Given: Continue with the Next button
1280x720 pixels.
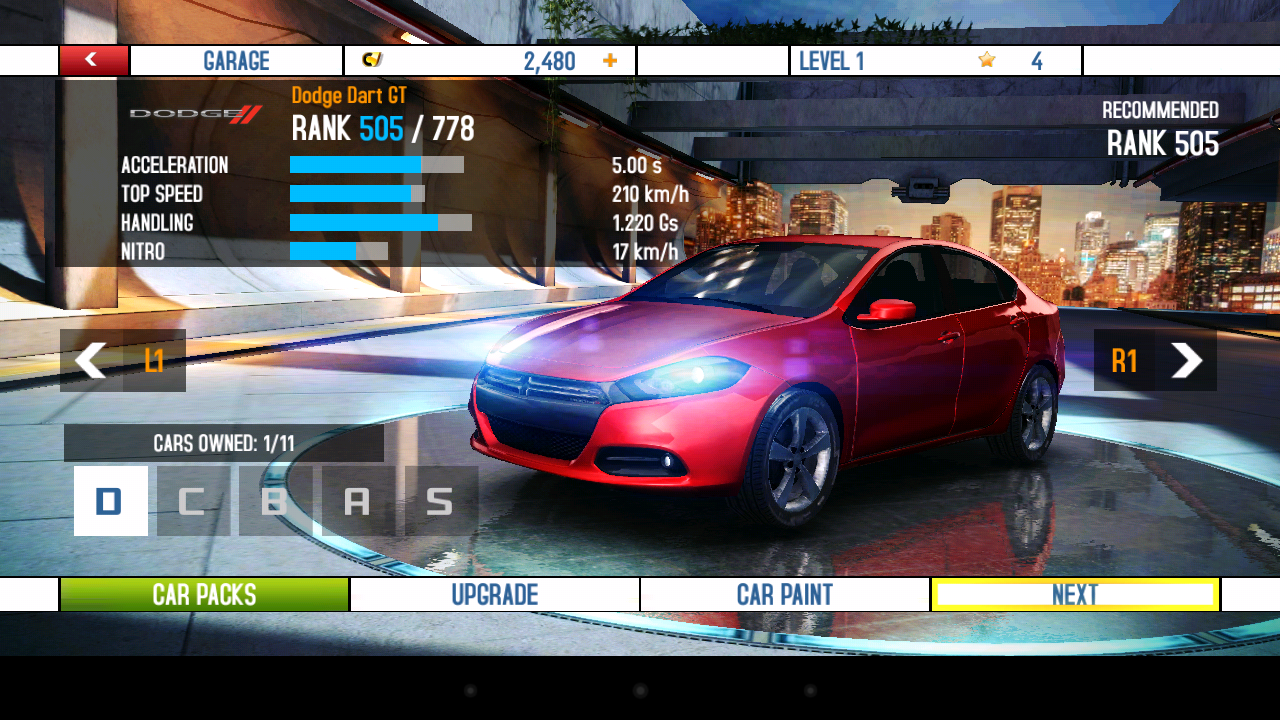Looking at the screenshot, I should click(x=1075, y=595).
